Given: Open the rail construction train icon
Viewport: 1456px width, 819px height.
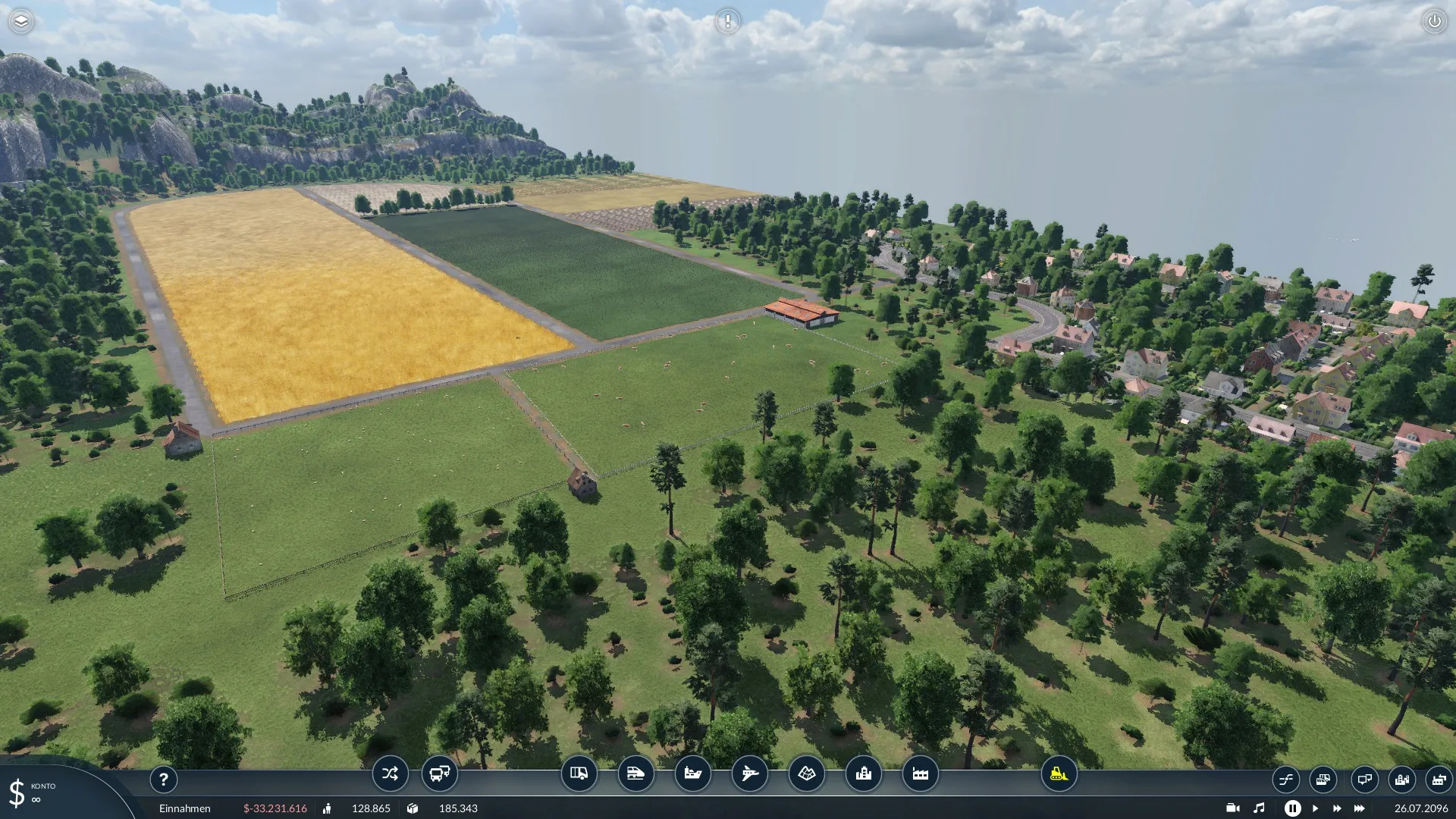Looking at the screenshot, I should click(635, 773).
